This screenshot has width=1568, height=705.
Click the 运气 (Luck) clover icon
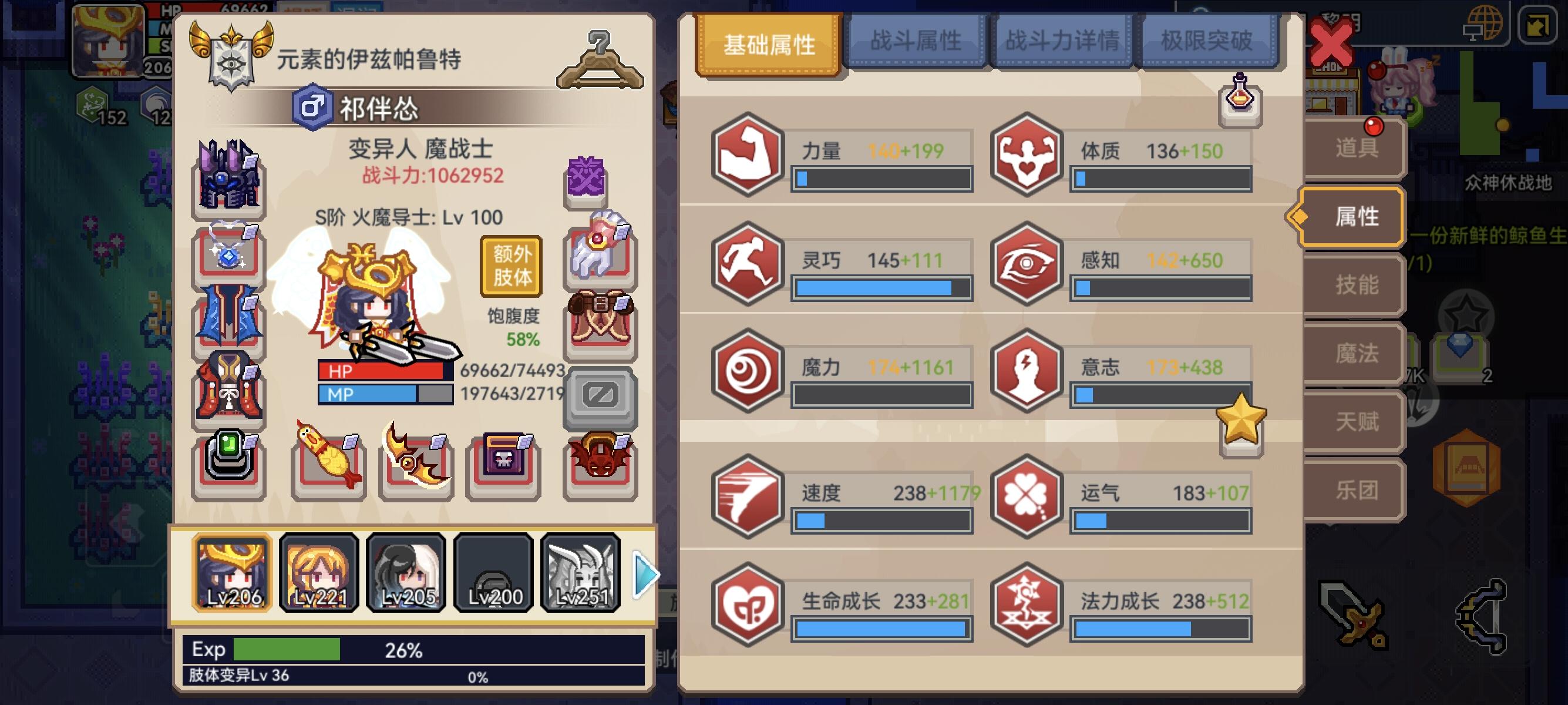1028,498
